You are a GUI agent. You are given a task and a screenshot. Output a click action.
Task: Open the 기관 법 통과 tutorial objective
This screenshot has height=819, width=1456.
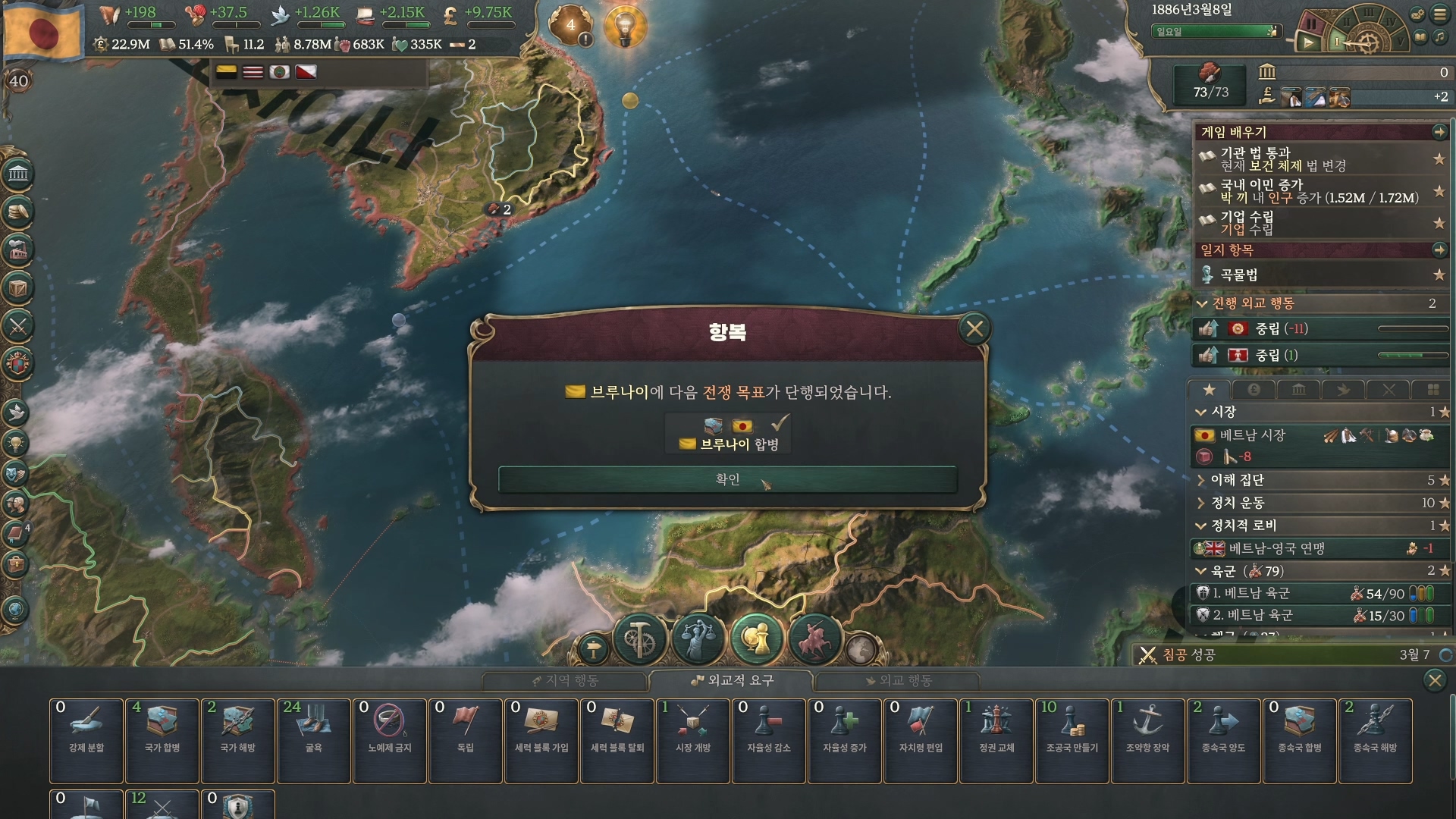1255,152
